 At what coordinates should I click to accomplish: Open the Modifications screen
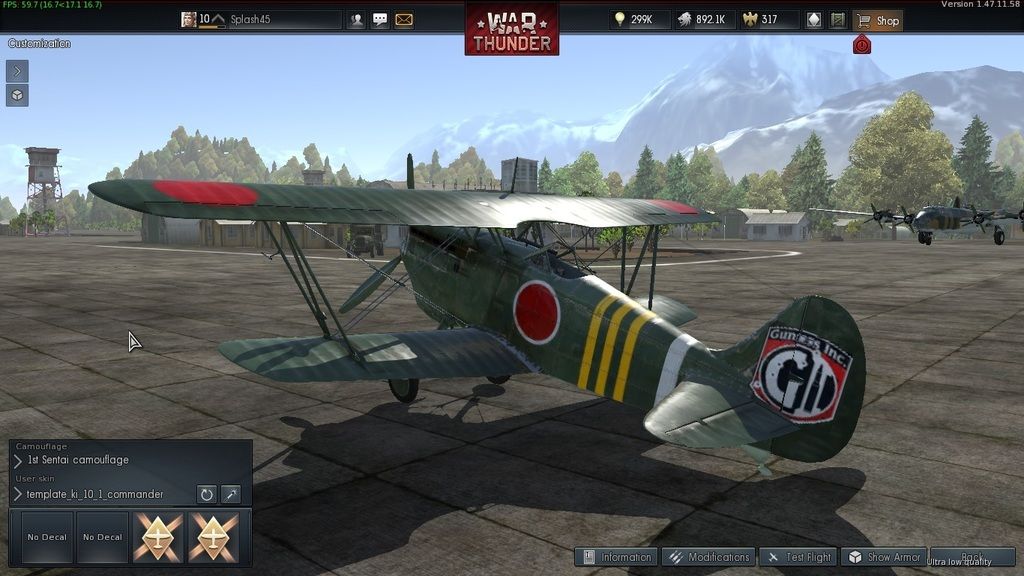707,557
